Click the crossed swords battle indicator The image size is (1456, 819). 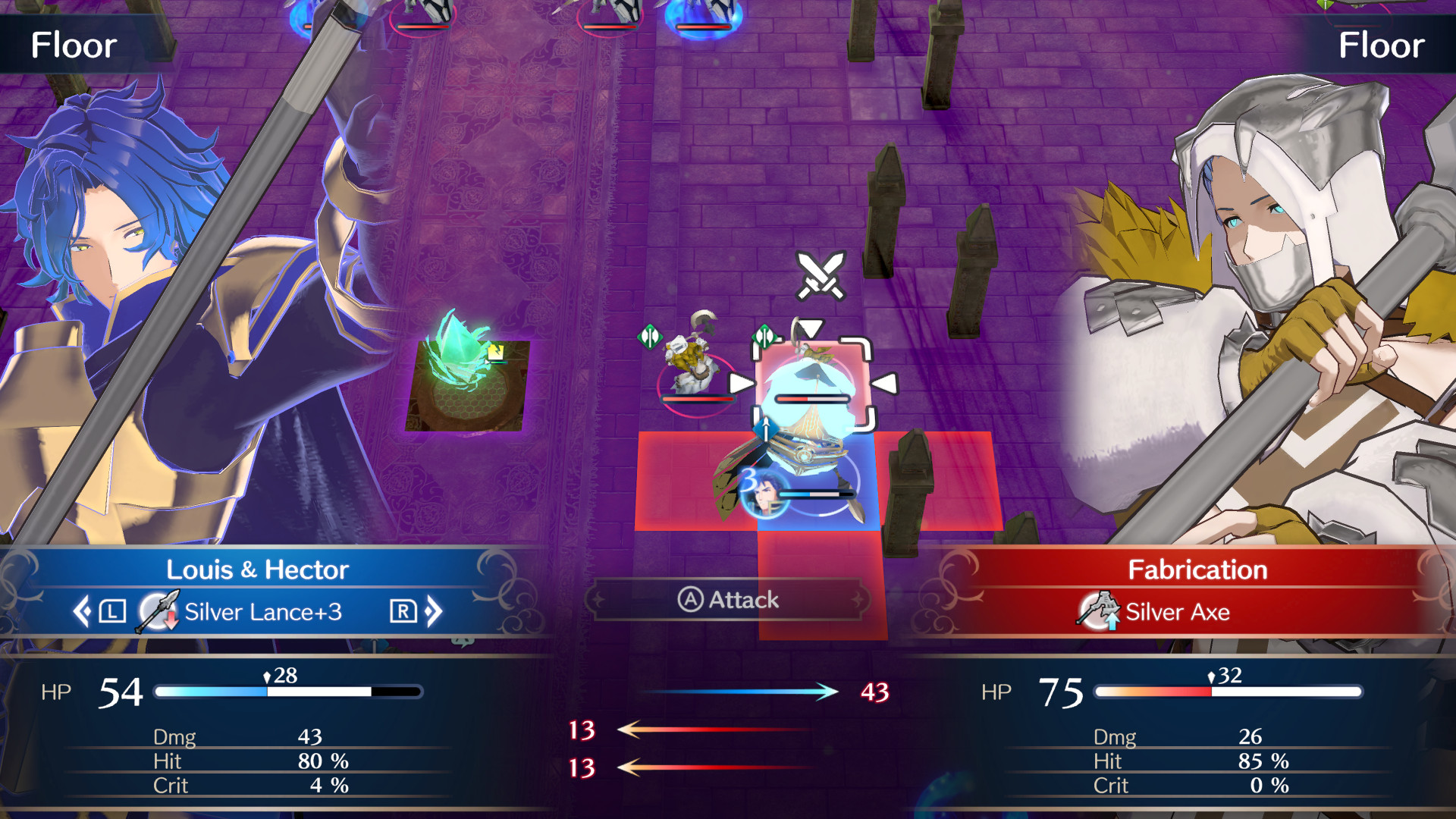(x=819, y=275)
